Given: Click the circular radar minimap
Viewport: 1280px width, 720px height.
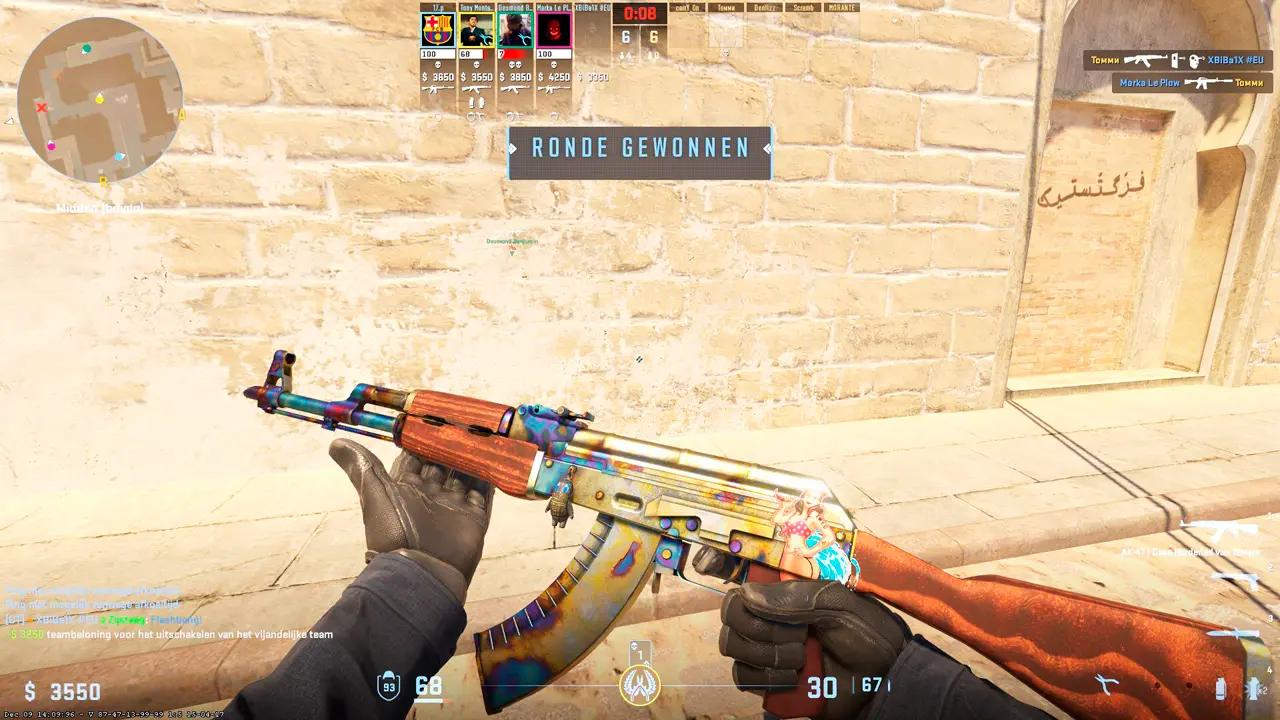Looking at the screenshot, I should click(100, 100).
